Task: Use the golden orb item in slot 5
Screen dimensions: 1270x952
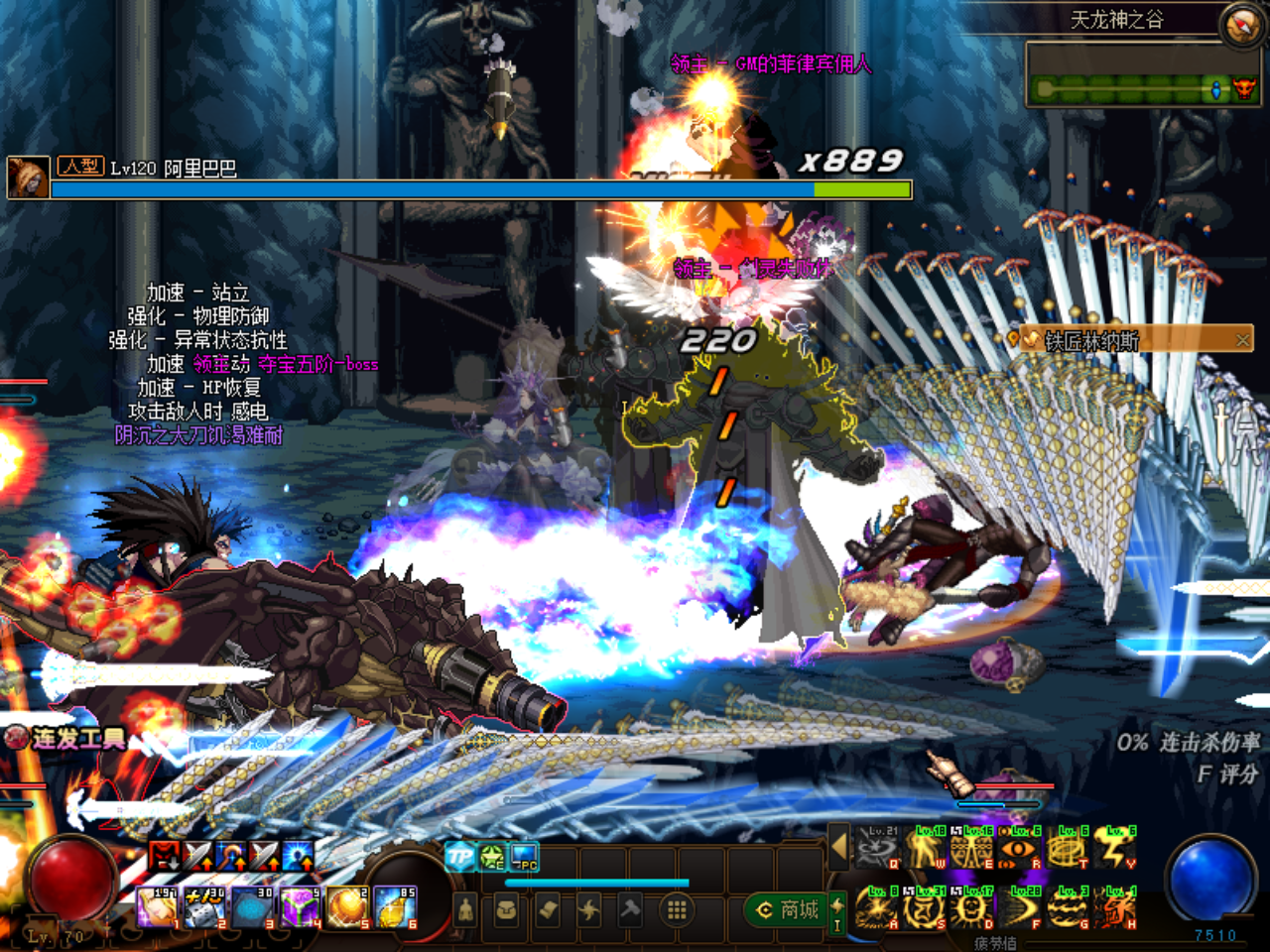Action: 346,907
